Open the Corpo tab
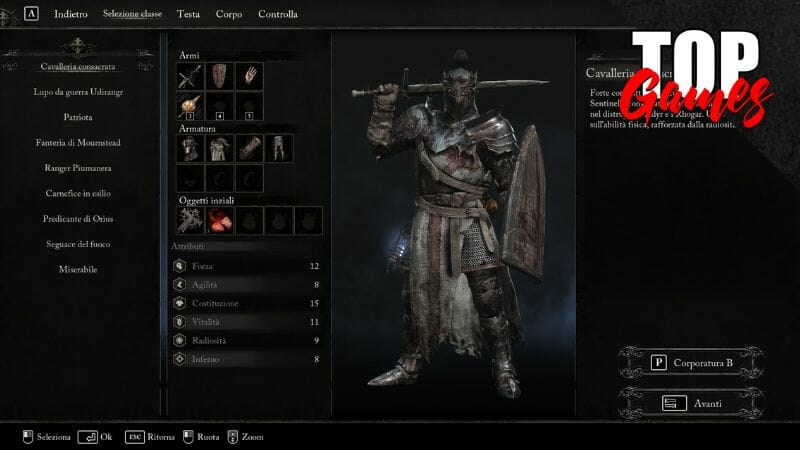This screenshot has height=450, width=800. pyautogui.click(x=228, y=15)
